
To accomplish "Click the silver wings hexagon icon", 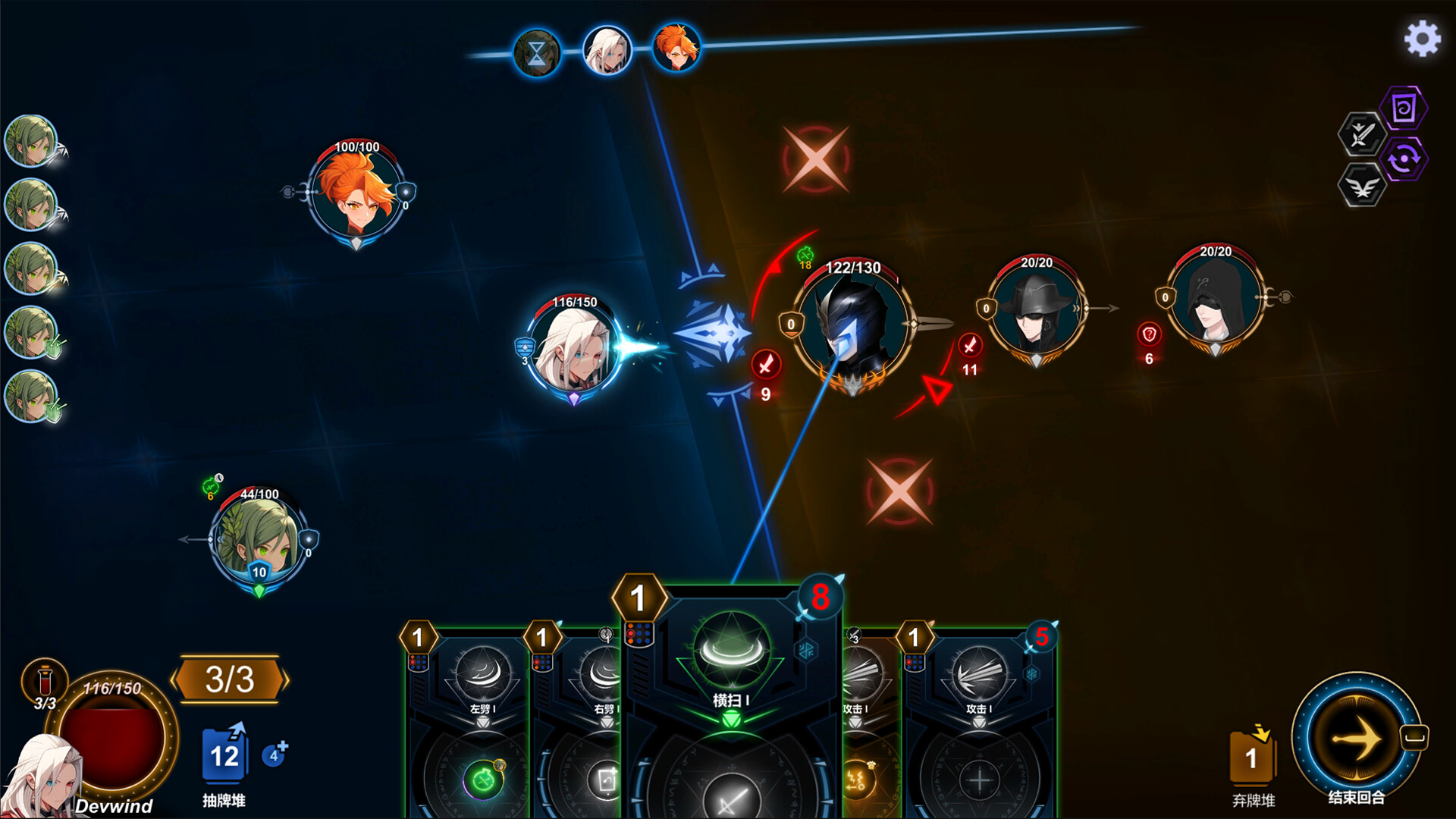I will 1362,186.
